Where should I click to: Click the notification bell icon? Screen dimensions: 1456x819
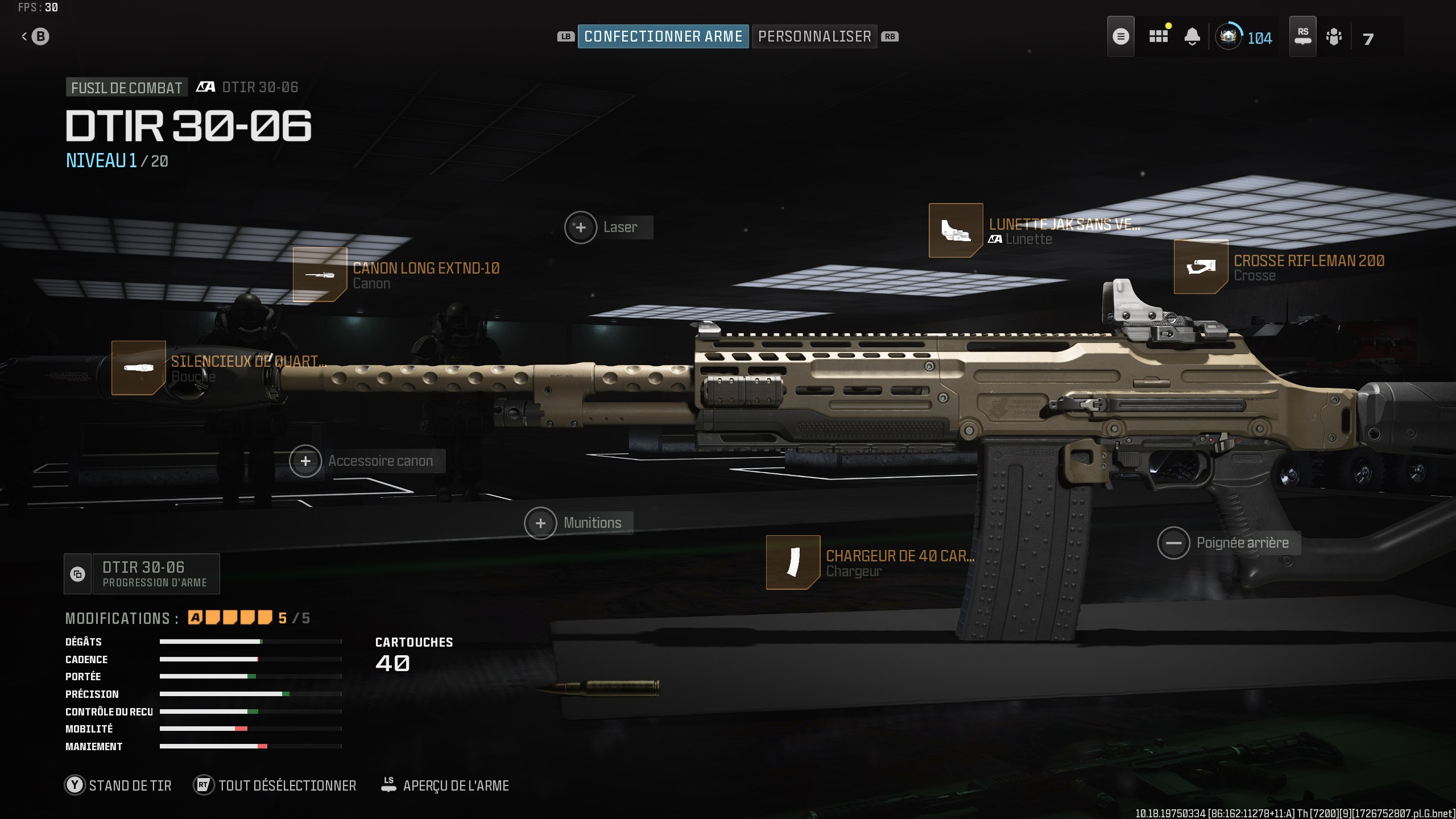pos(1193,36)
